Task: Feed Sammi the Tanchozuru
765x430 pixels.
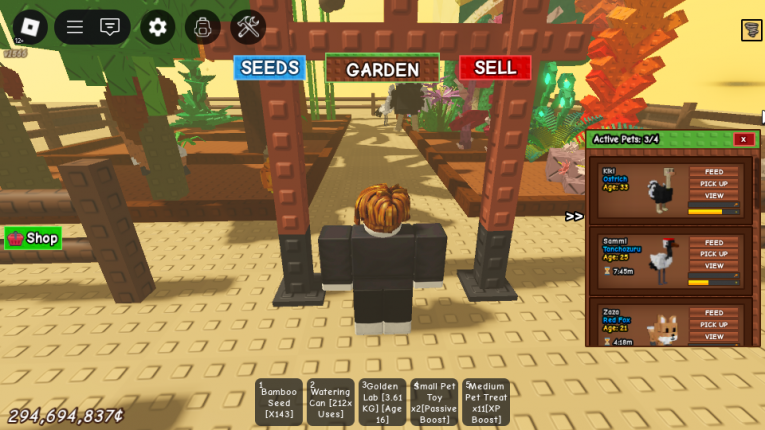Action: (714, 242)
